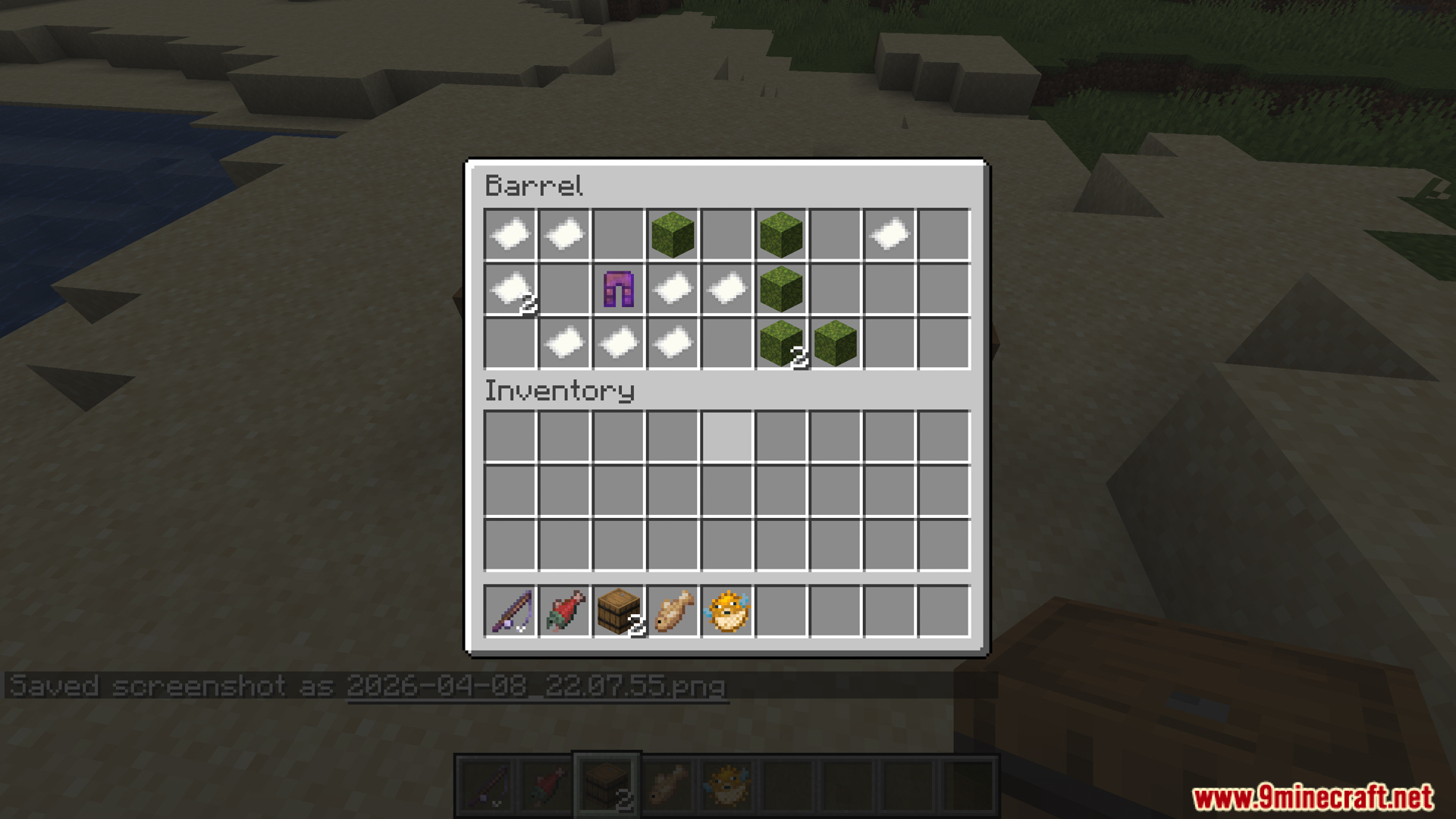Grab the enchanted leggings from the barrel
The height and width of the screenshot is (819, 1456).
click(618, 288)
